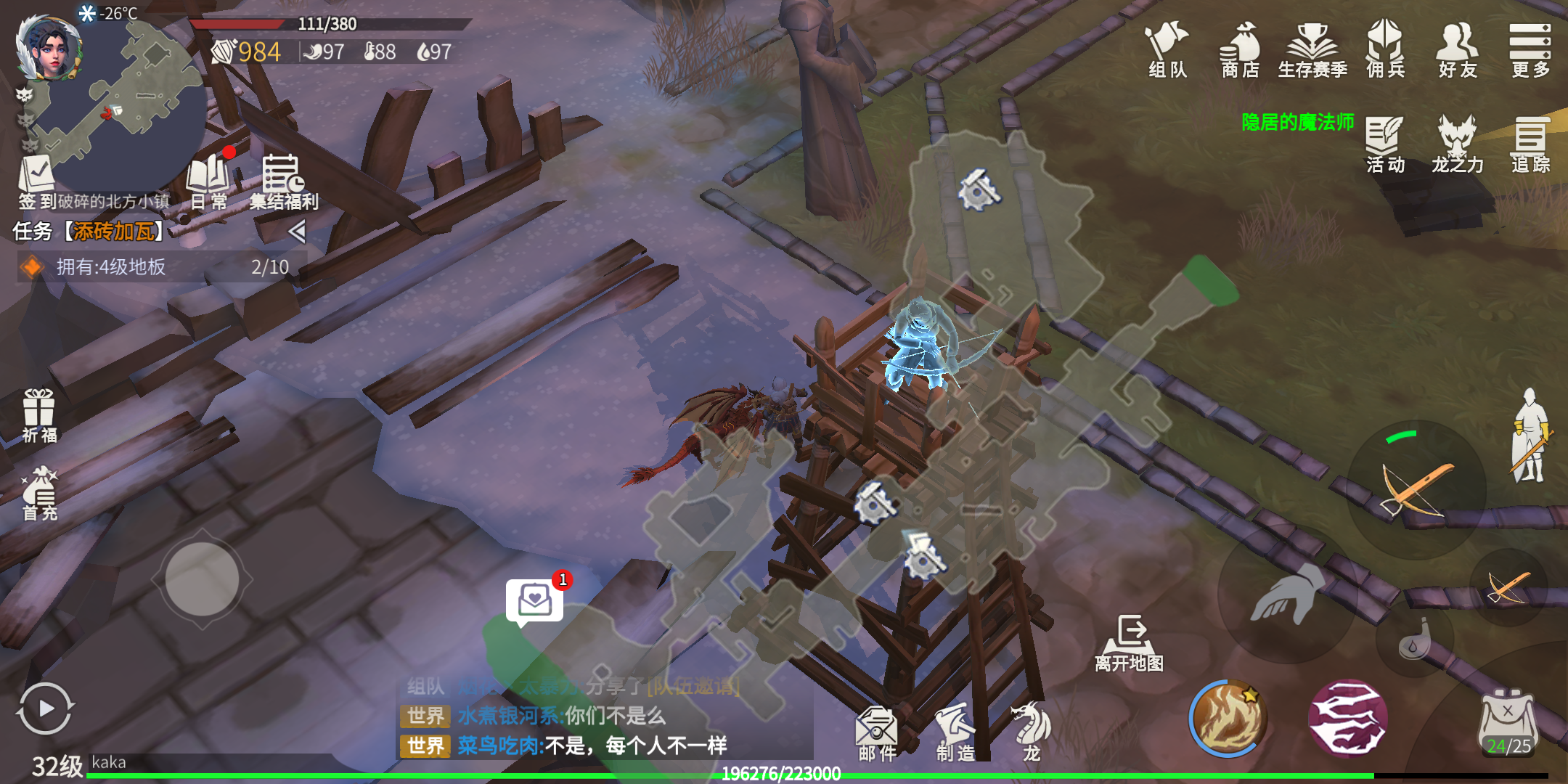
Task: Open the 生存赛季 survival season page
Action: (1312, 49)
